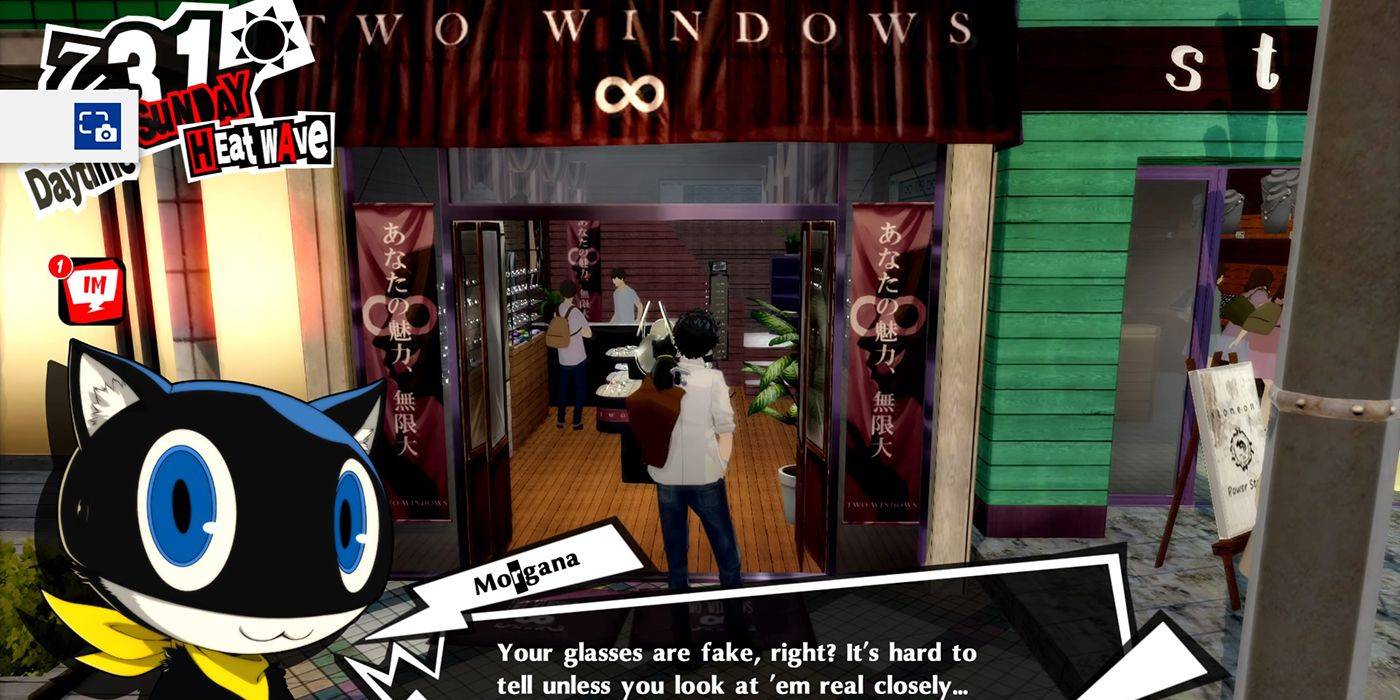Open the IM message notification icon

92,290
